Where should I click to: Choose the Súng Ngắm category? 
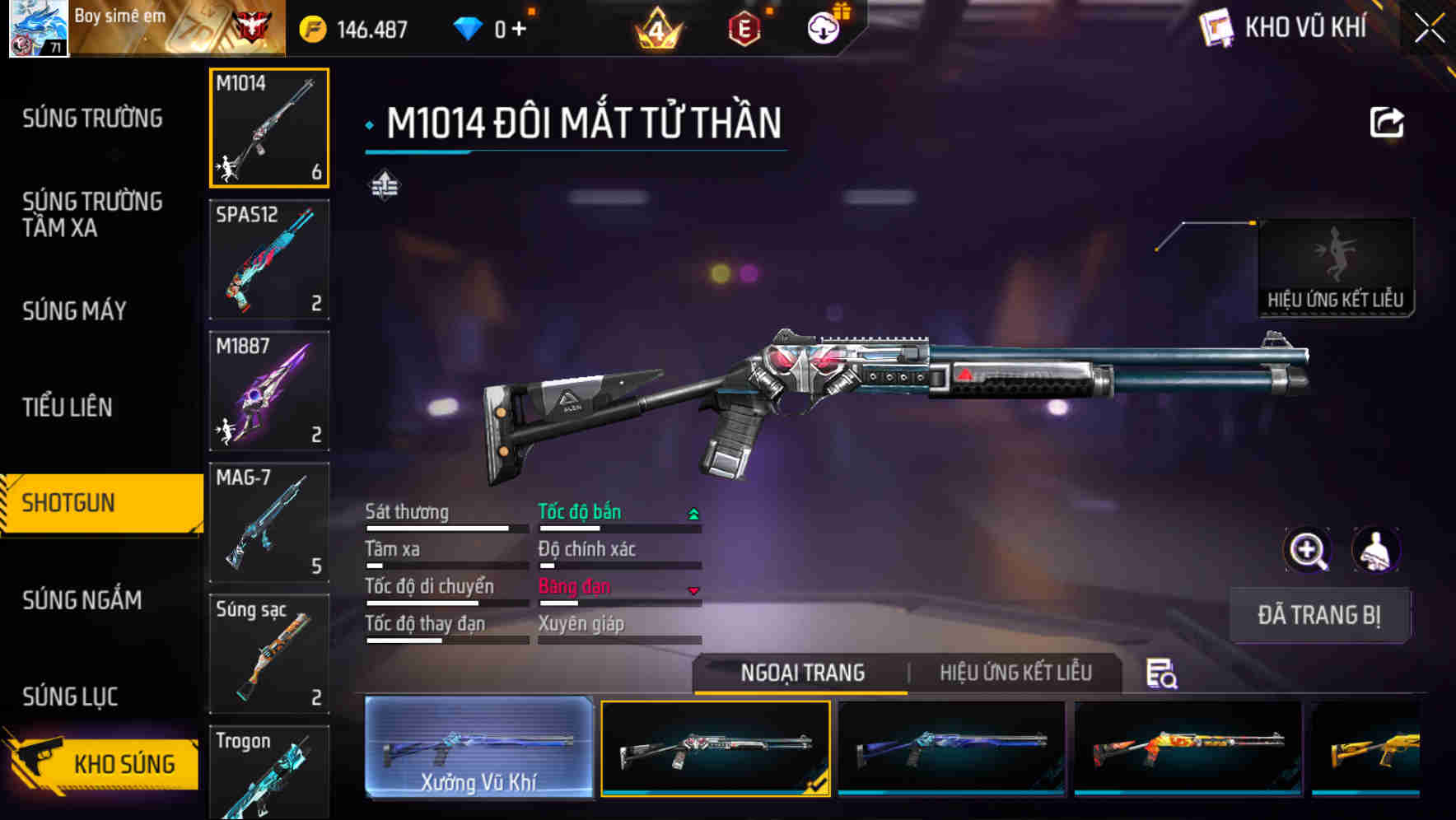[82, 600]
